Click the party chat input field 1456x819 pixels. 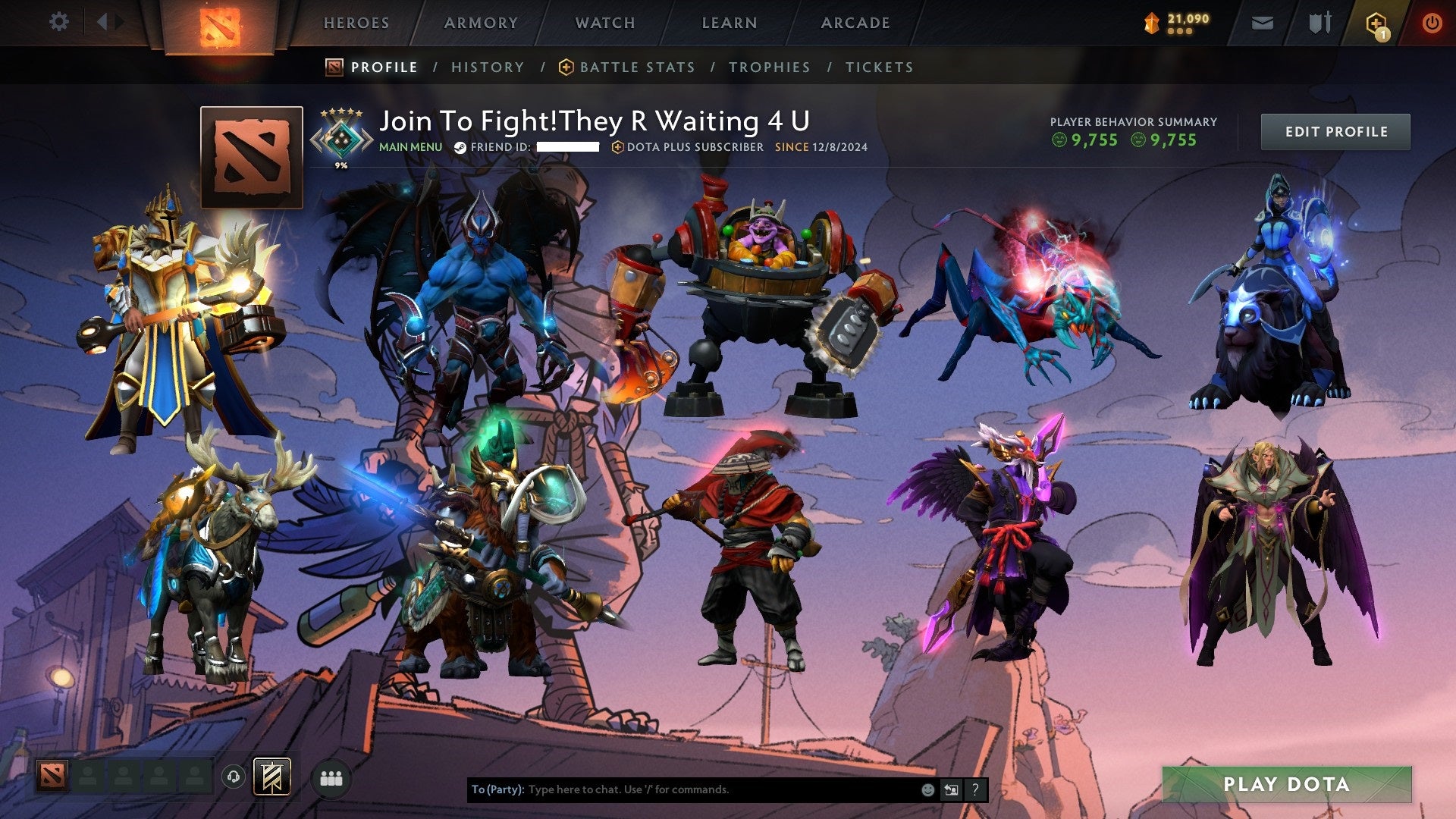[x=682, y=789]
